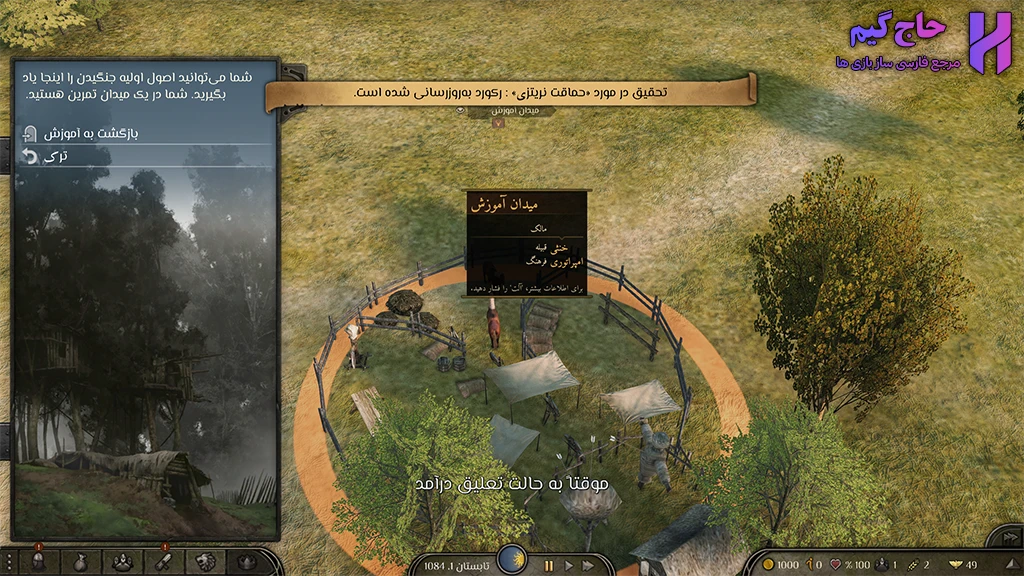Open the party screen icon

click(x=122, y=562)
